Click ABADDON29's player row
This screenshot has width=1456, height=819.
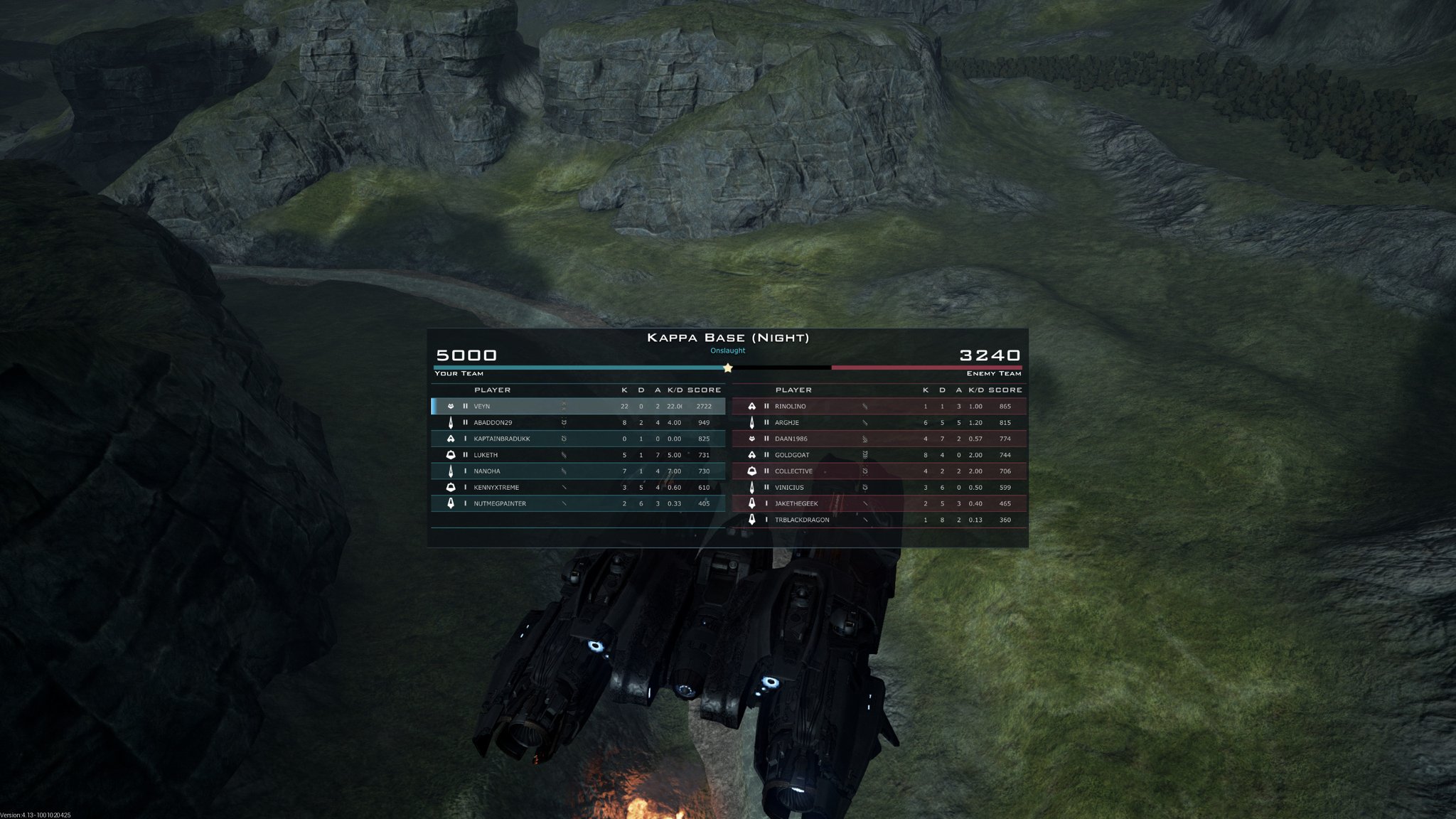pos(579,422)
